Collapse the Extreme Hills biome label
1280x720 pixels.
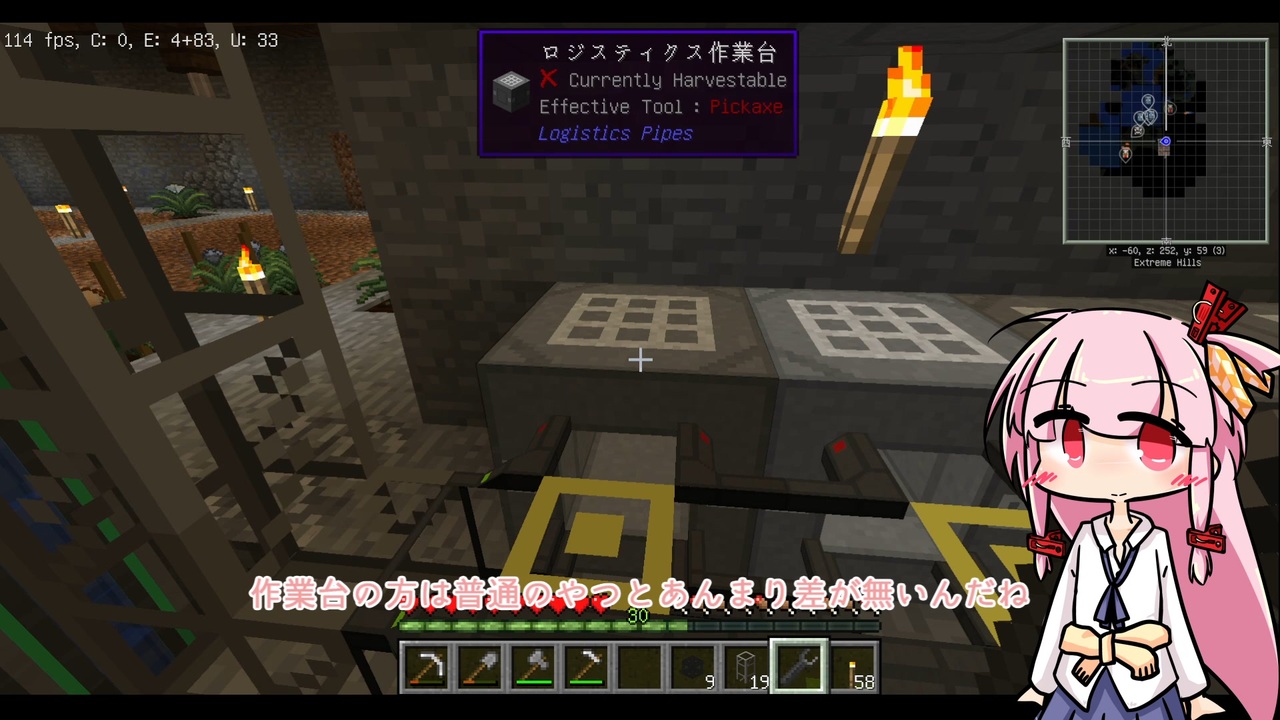click(1167, 262)
